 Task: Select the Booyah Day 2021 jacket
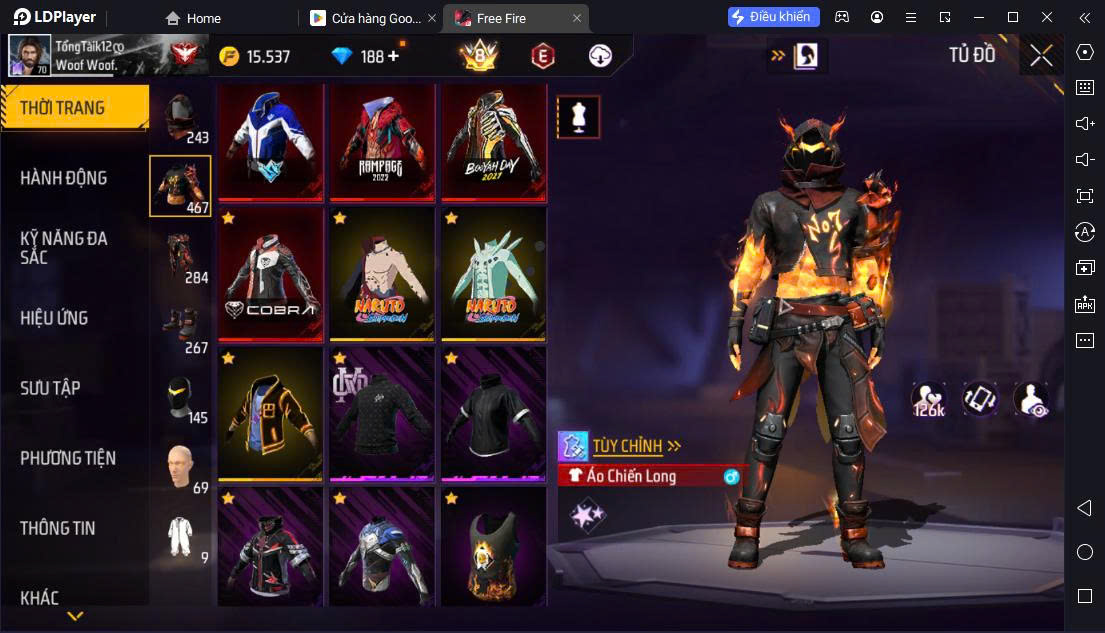[x=494, y=141]
